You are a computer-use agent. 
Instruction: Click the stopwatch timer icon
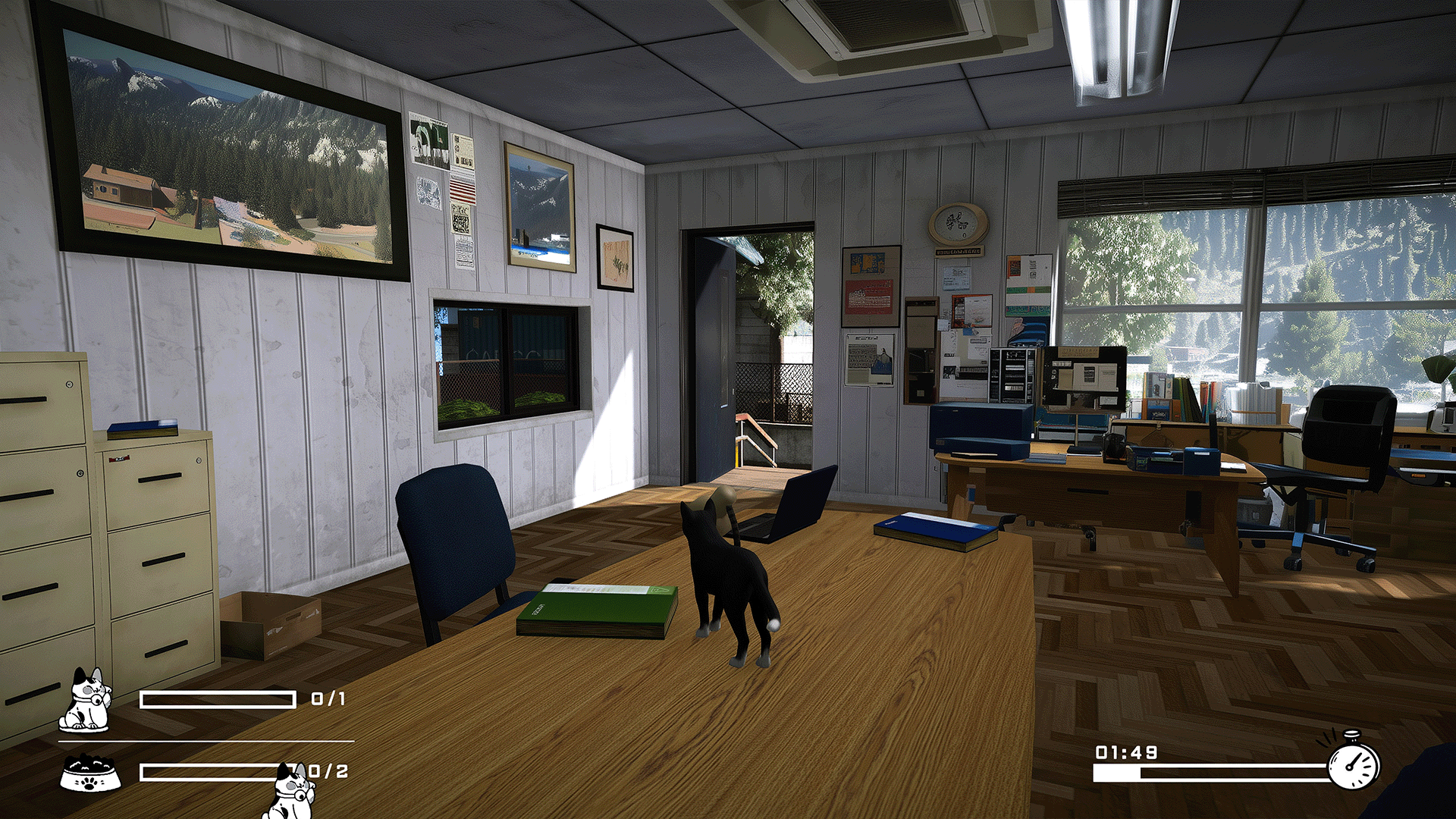coord(1354,763)
